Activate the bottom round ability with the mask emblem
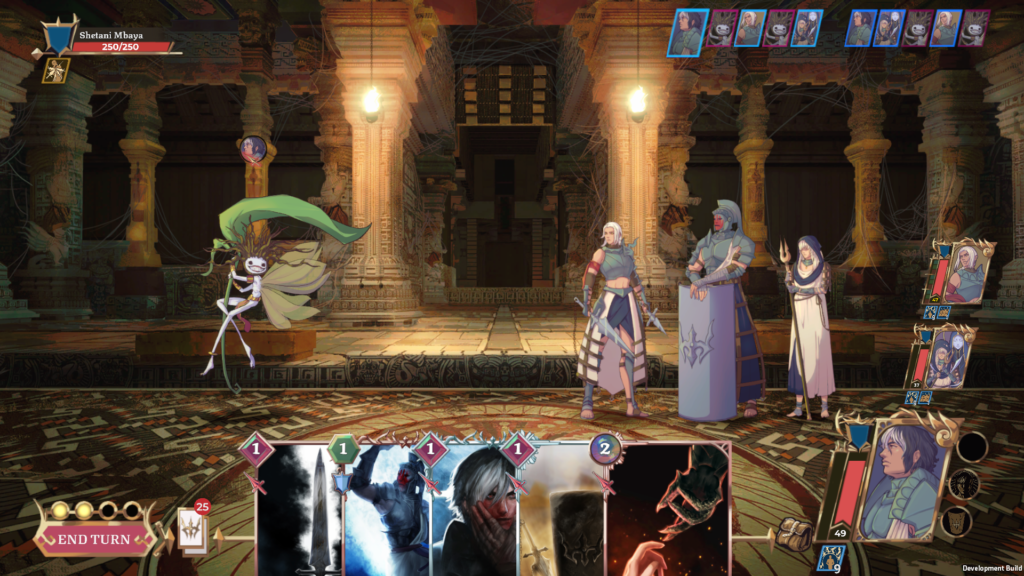1024x576 pixels. tap(957, 521)
